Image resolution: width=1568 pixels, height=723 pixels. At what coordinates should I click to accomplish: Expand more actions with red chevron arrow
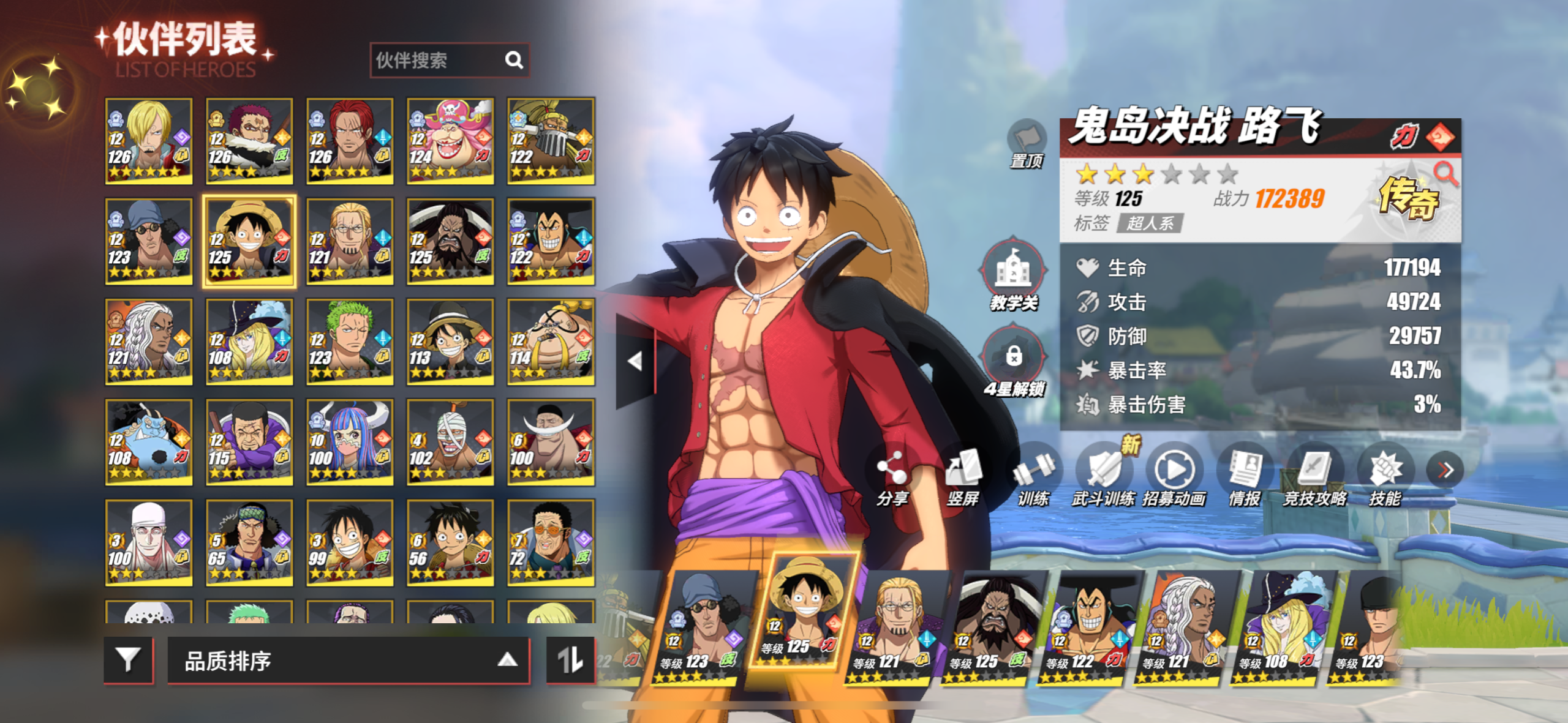(1445, 470)
